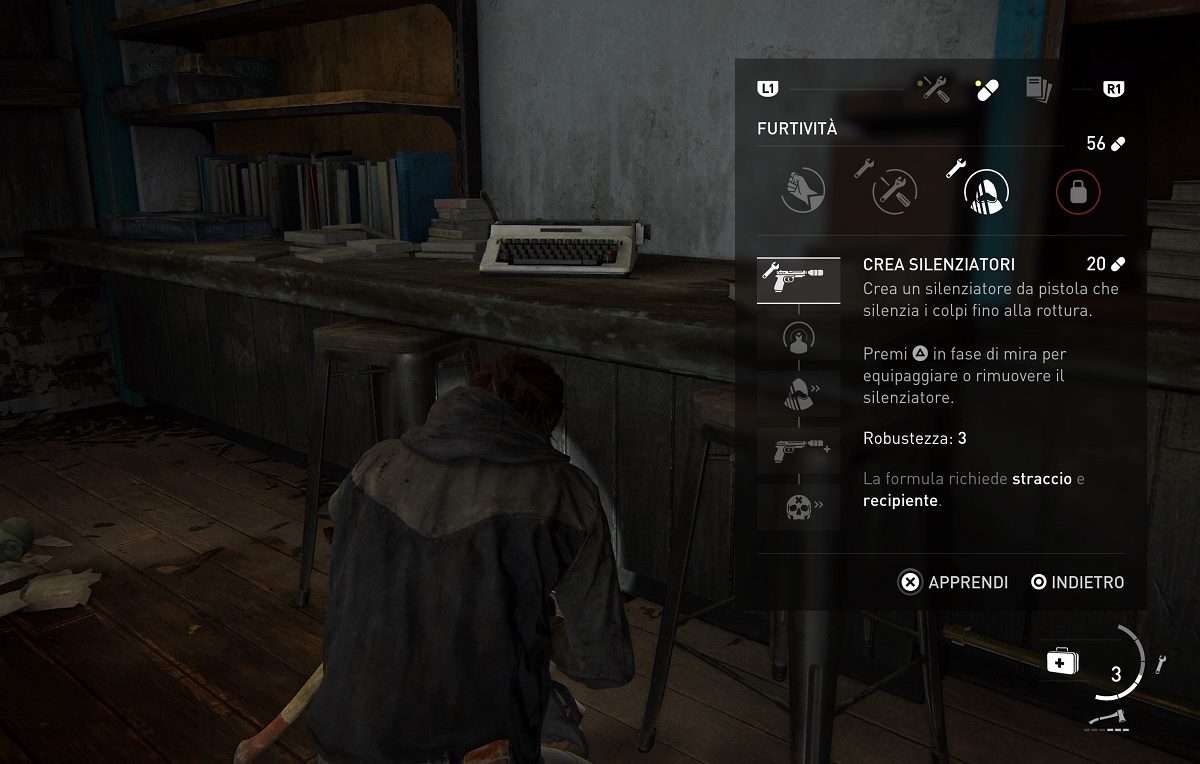Click the locked skill branch padlock
This screenshot has height=764, width=1200.
coord(1077,190)
